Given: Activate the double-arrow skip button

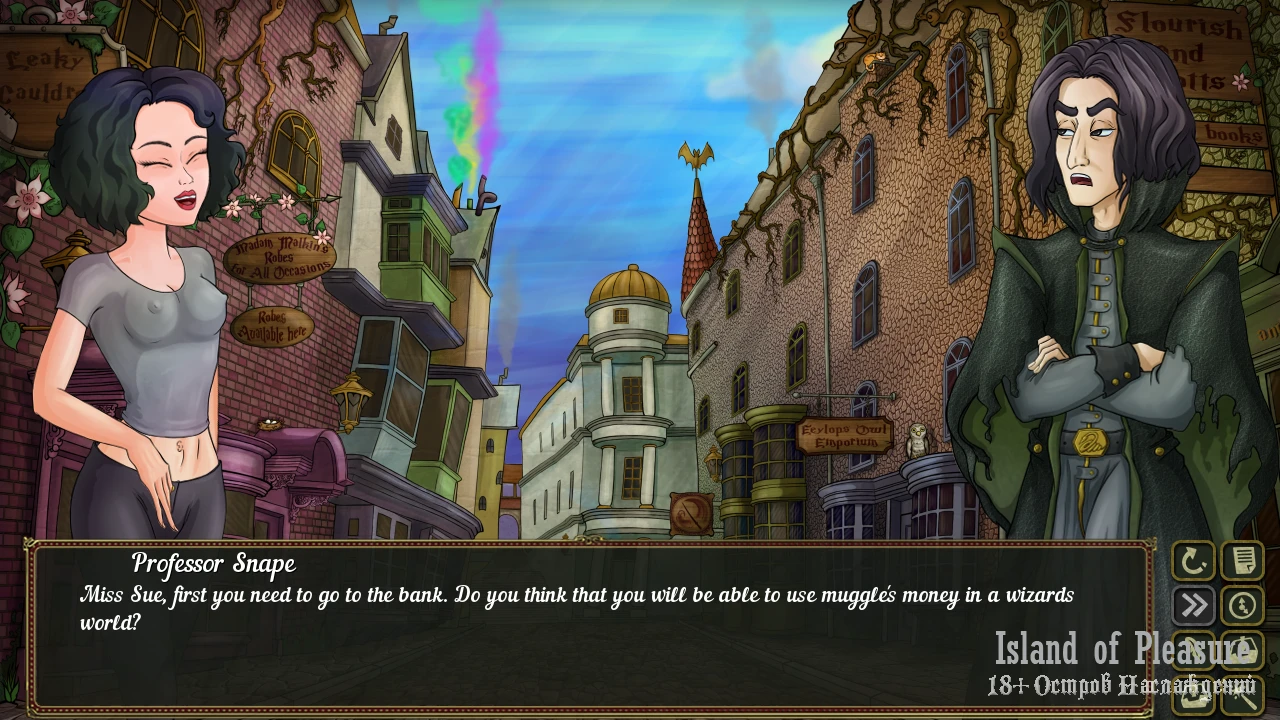Looking at the screenshot, I should click(x=1193, y=606).
